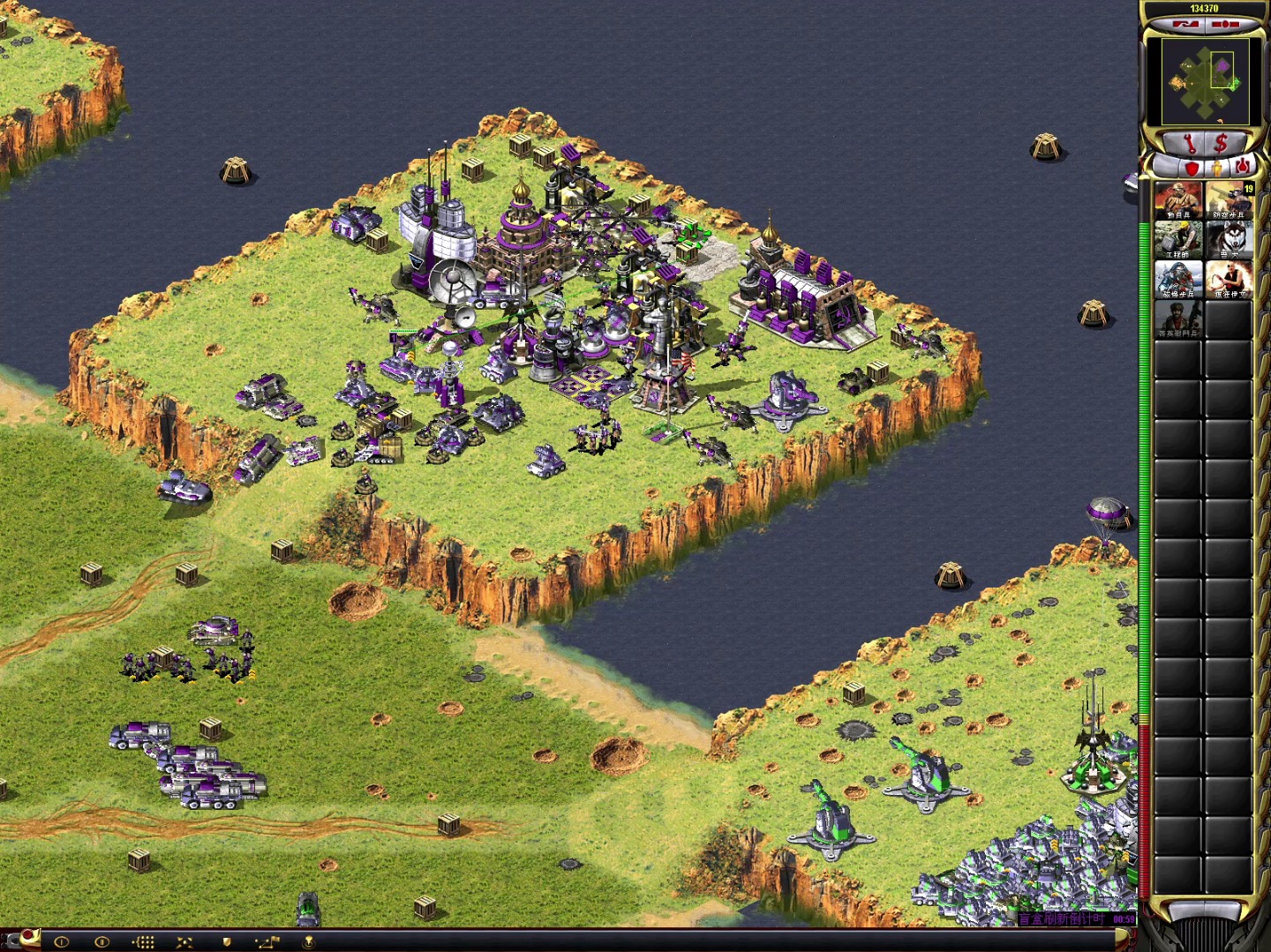This screenshot has width=1271, height=952.
Task: Build a Tesla Trooper
Action: click(1178, 280)
